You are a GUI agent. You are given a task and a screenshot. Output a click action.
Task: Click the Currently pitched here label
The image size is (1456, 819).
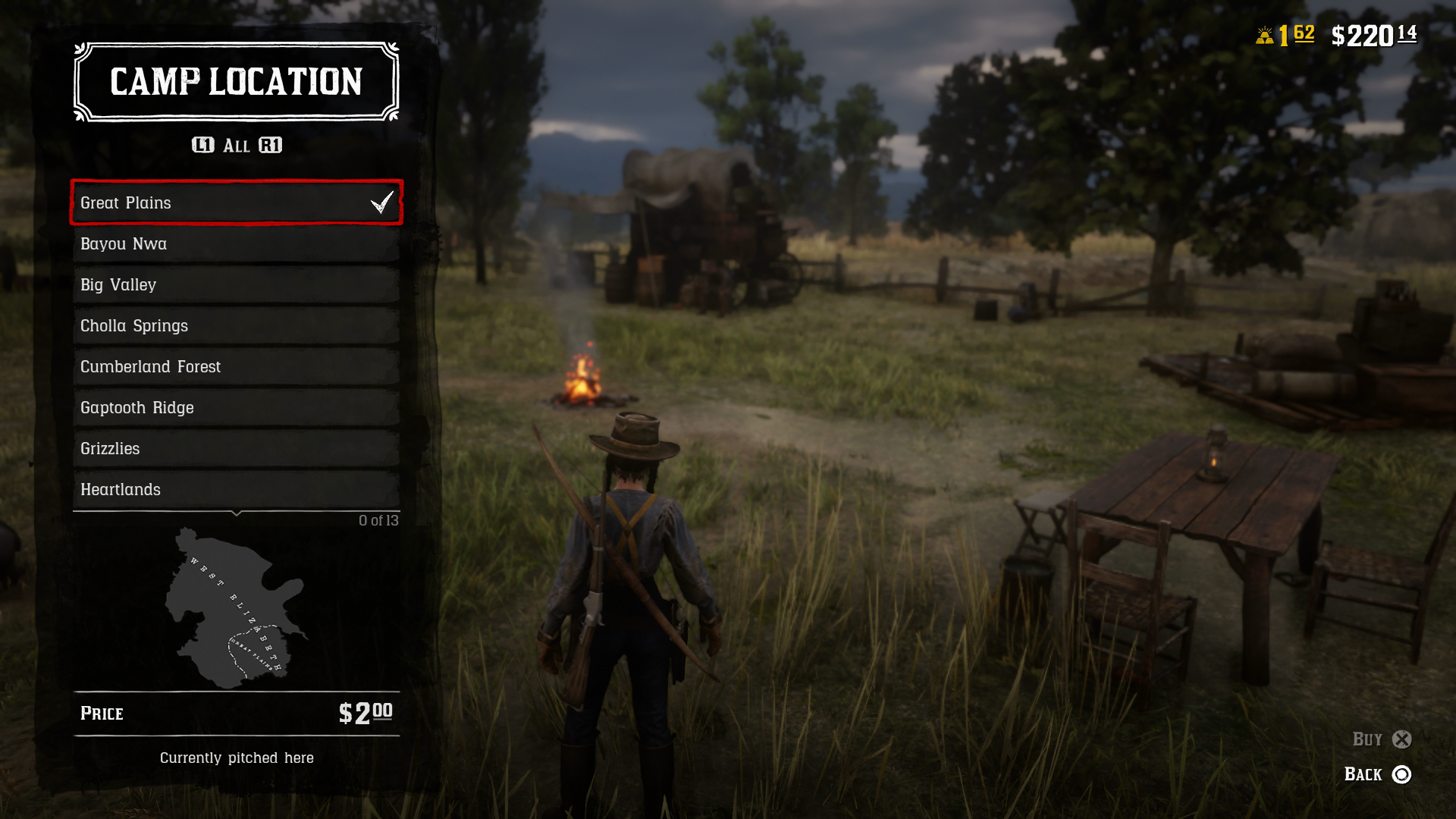pos(236,758)
